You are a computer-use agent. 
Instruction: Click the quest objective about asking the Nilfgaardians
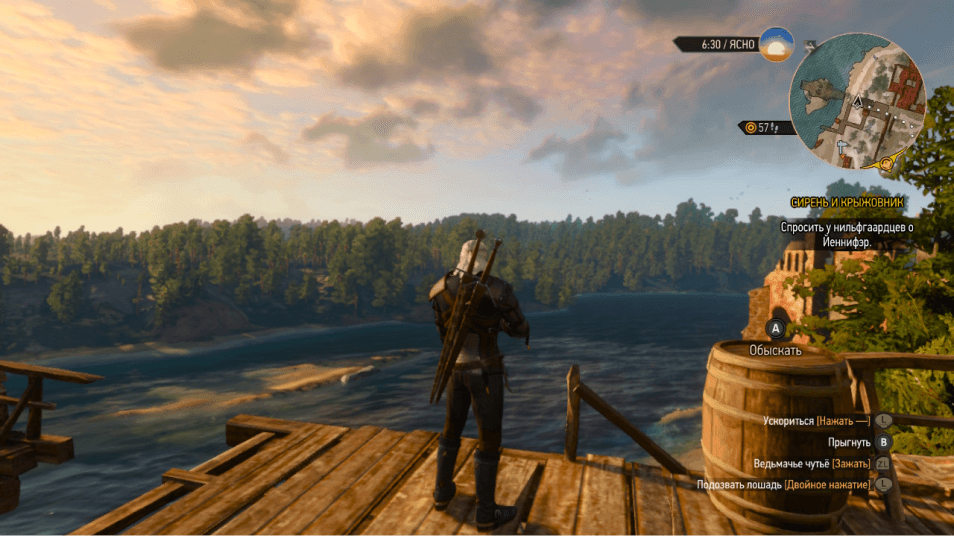point(848,235)
